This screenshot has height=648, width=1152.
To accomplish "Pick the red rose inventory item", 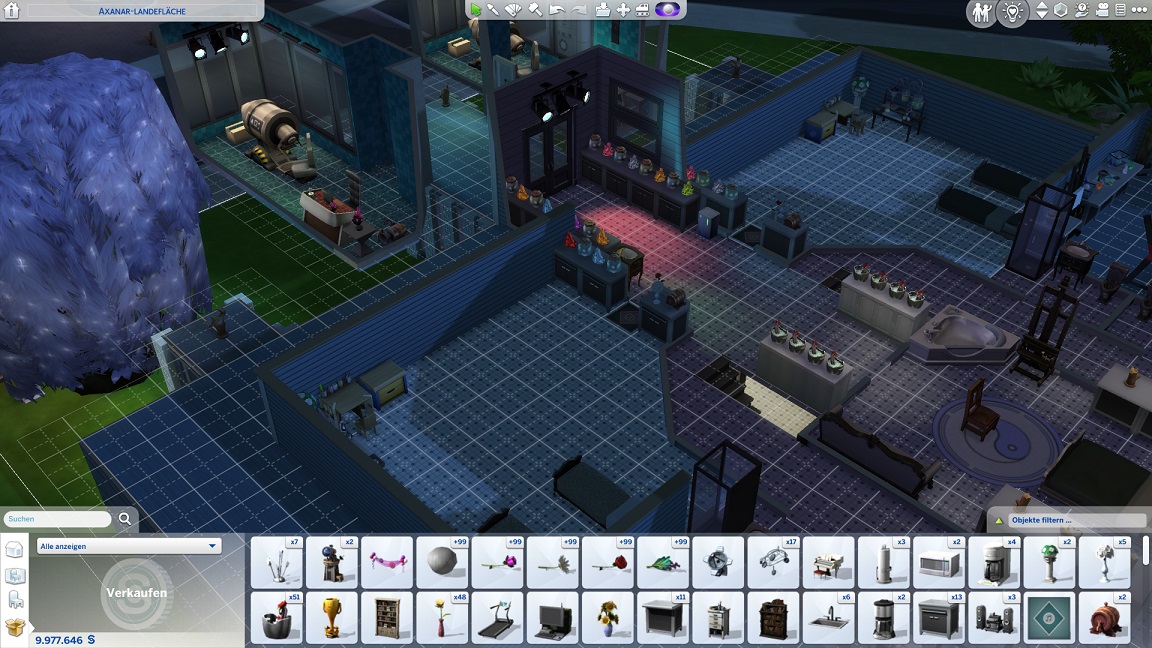I will (x=607, y=563).
